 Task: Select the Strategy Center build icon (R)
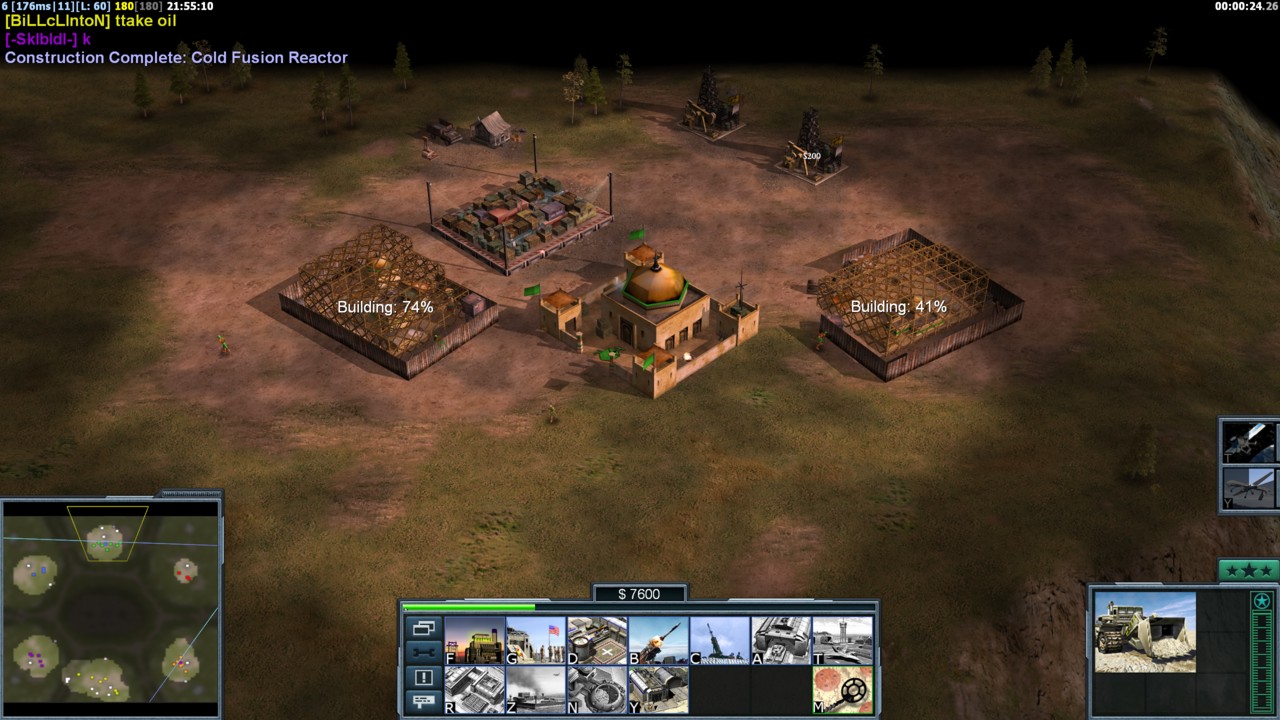coord(474,690)
